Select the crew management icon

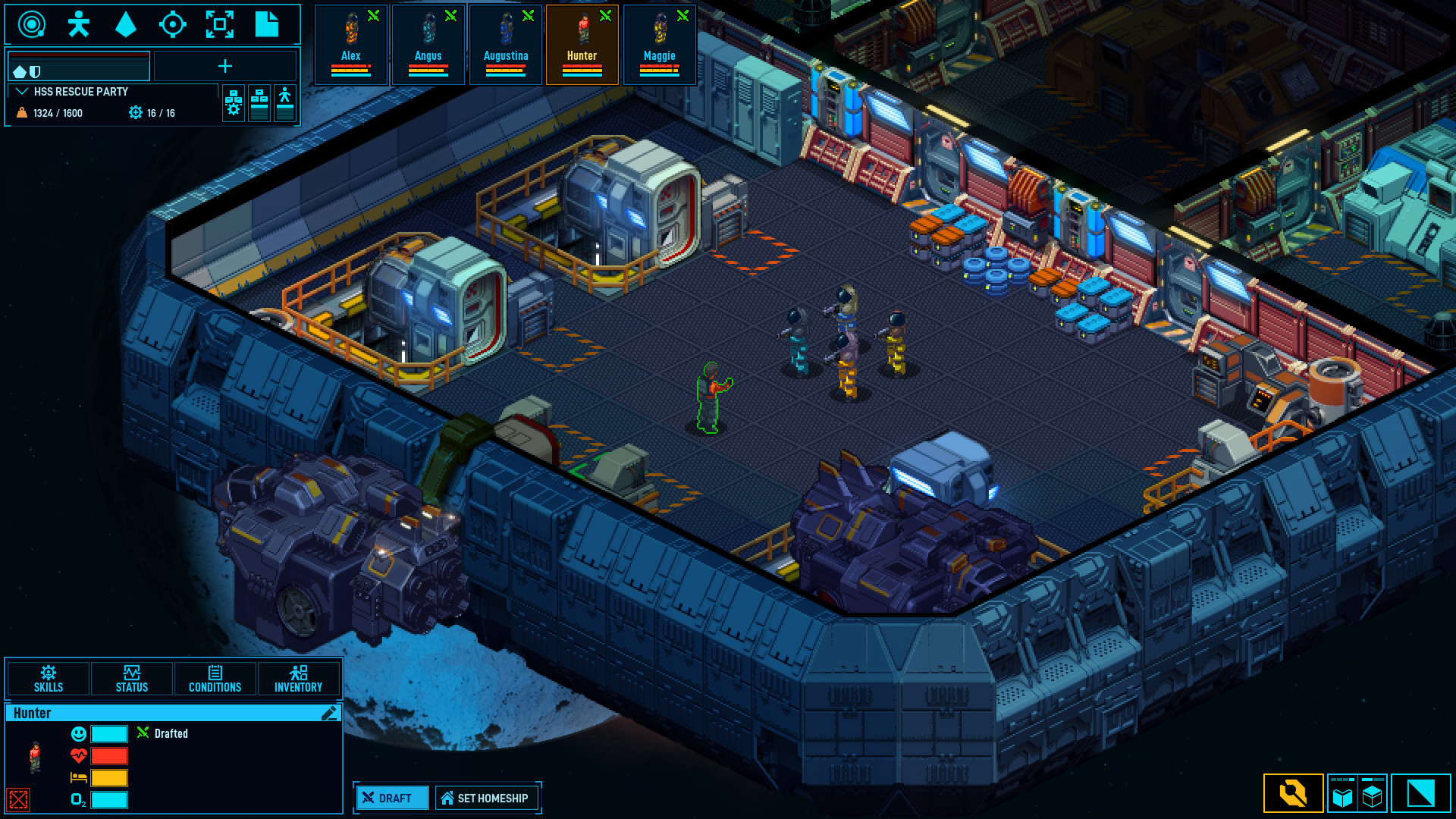(78, 24)
